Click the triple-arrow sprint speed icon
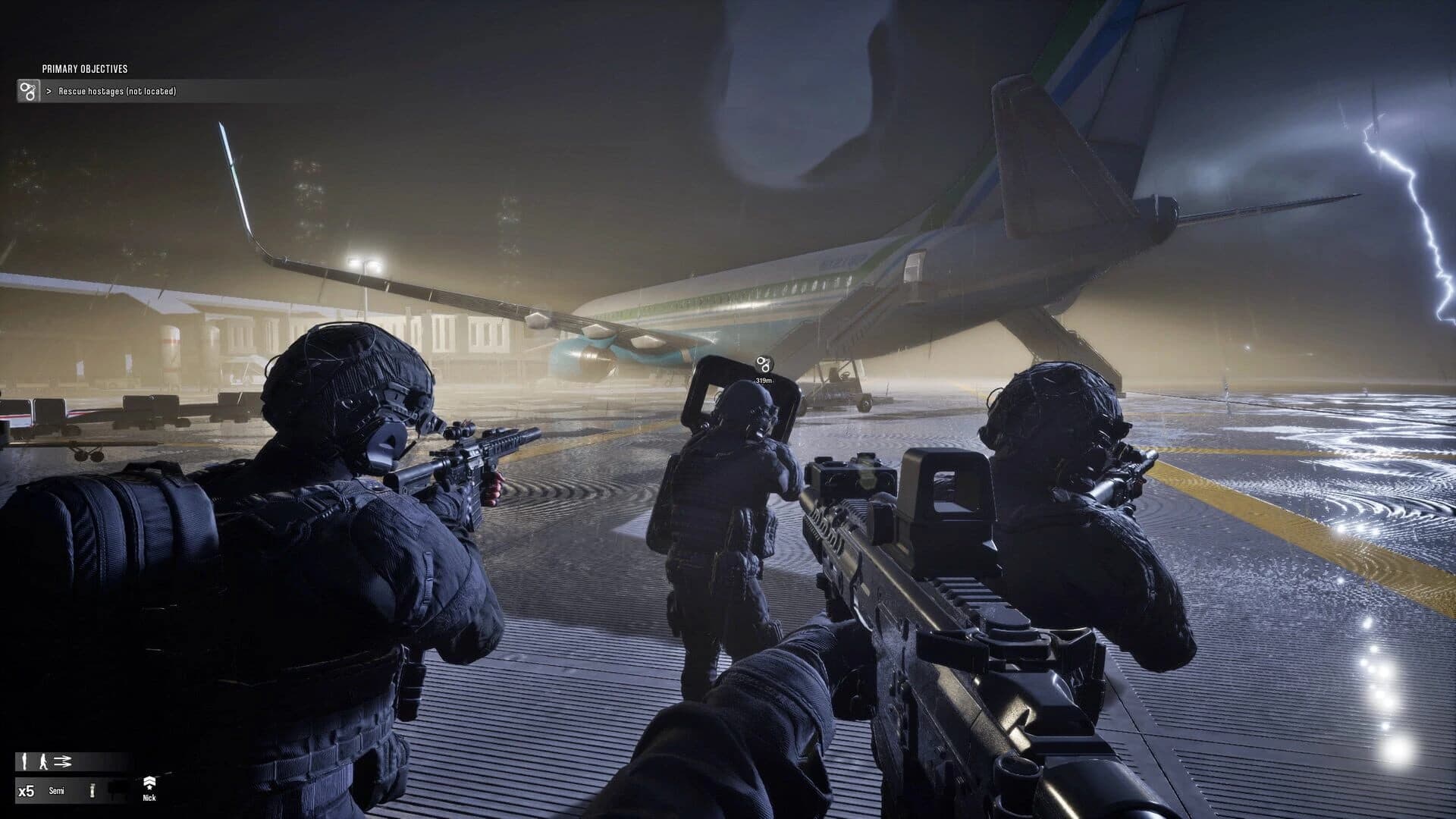The image size is (1456, 819). click(62, 761)
